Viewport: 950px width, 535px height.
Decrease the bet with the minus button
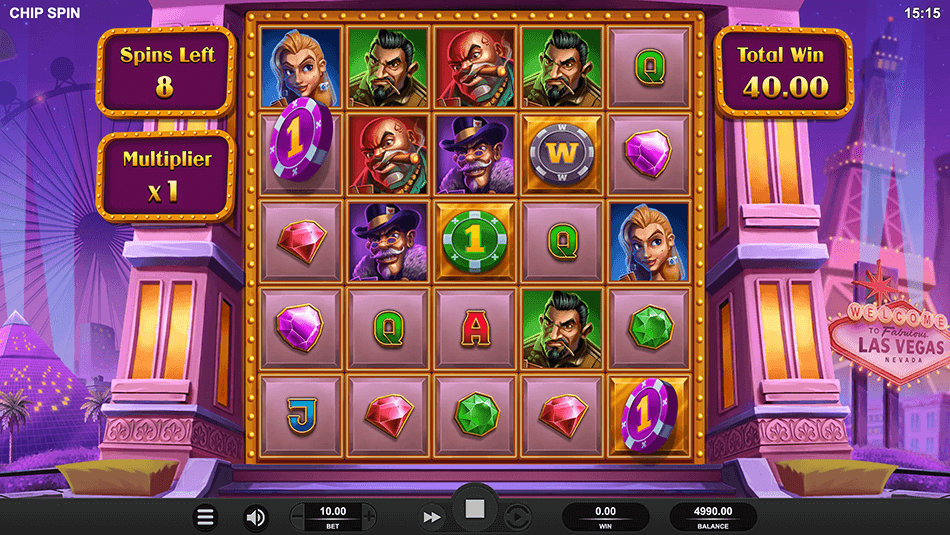point(297,517)
